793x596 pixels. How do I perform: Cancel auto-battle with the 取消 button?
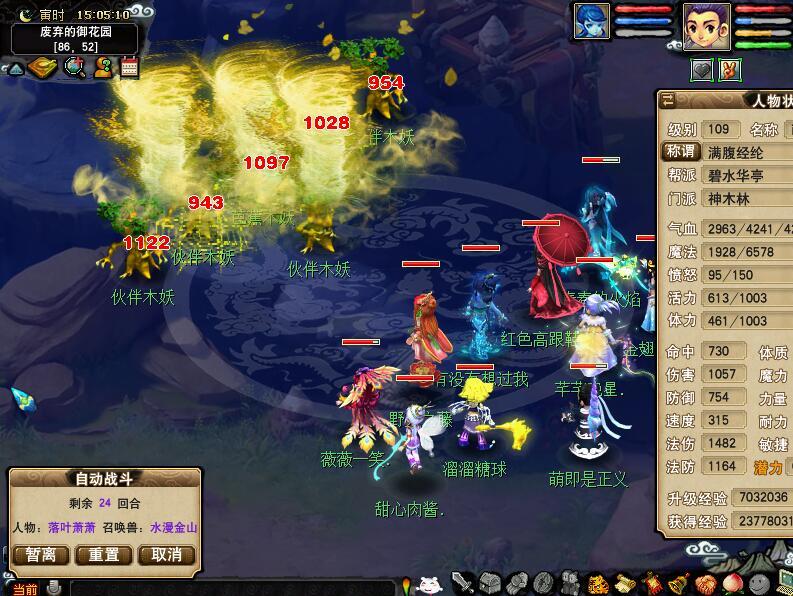point(166,555)
